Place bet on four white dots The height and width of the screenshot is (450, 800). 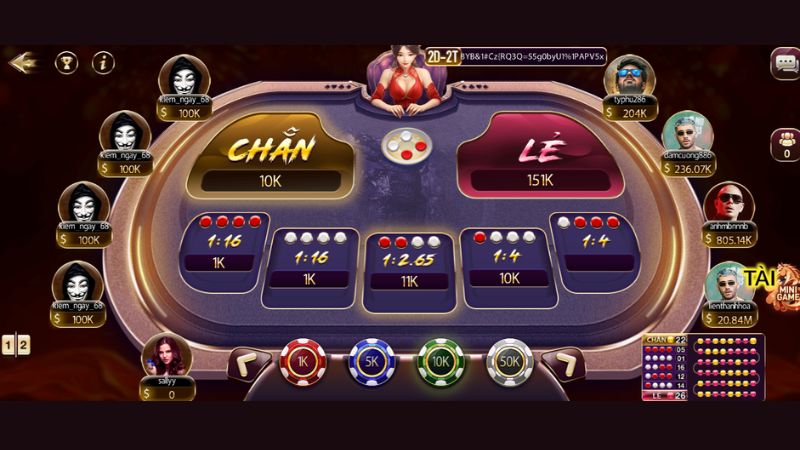coord(312,257)
